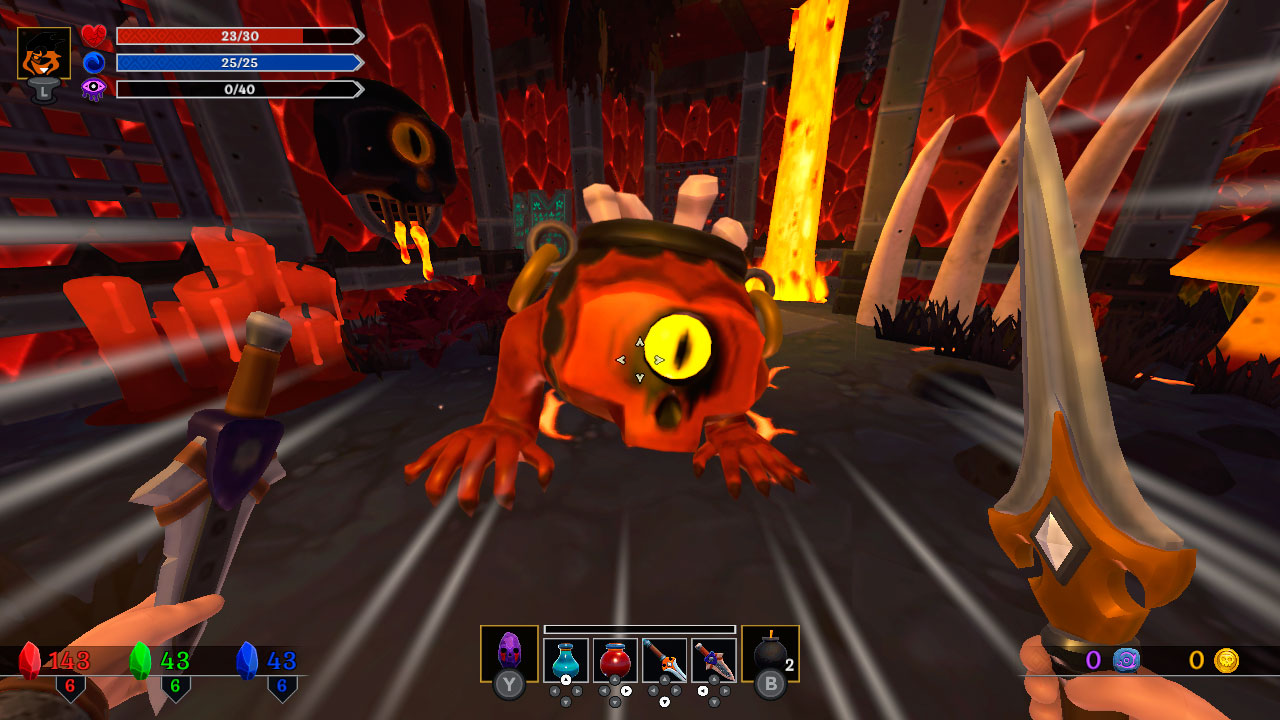Select the red health potion in the hotbar
Viewport: 1280px width, 720px height.
[x=614, y=659]
